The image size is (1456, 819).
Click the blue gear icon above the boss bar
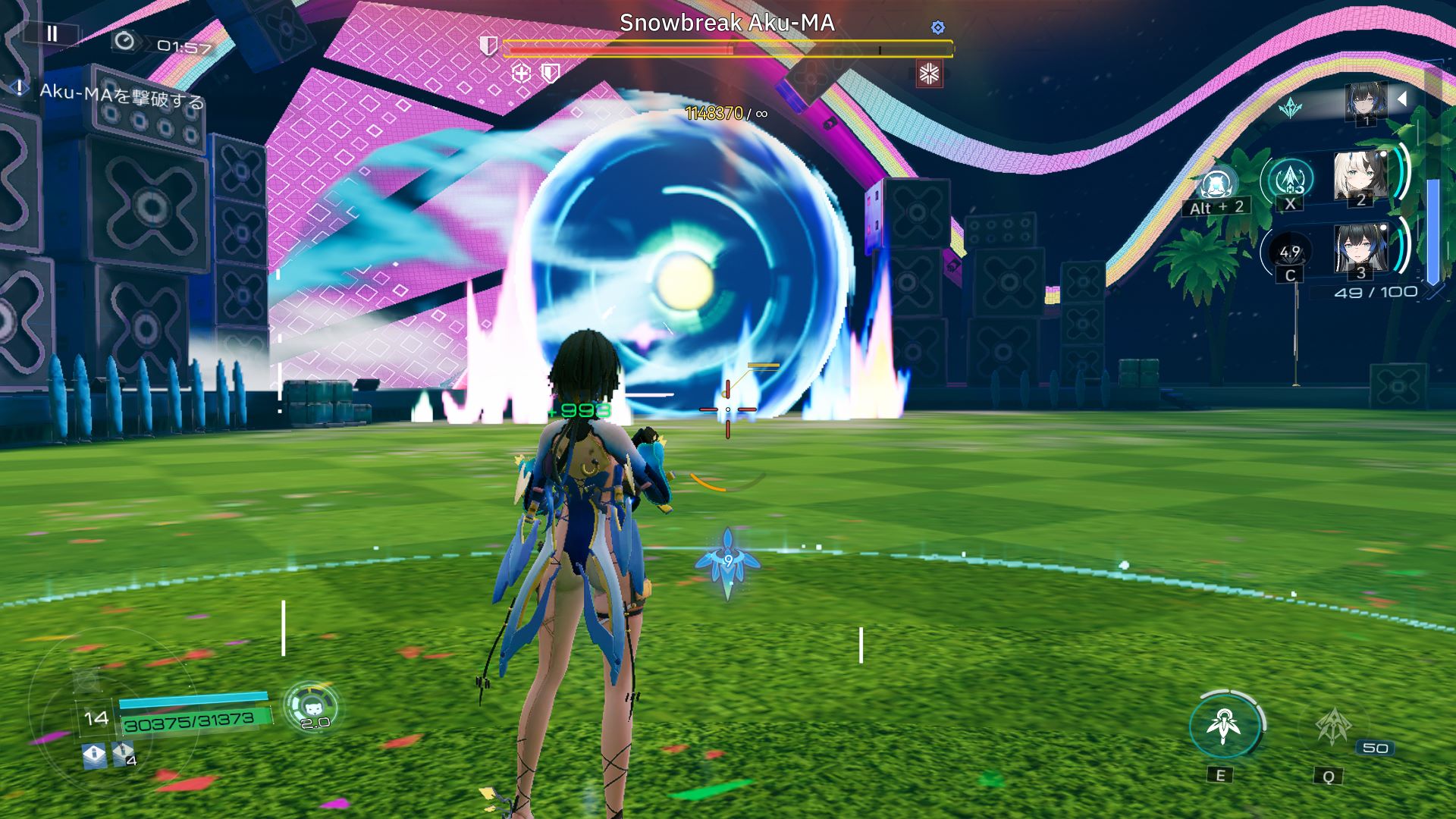(x=938, y=27)
